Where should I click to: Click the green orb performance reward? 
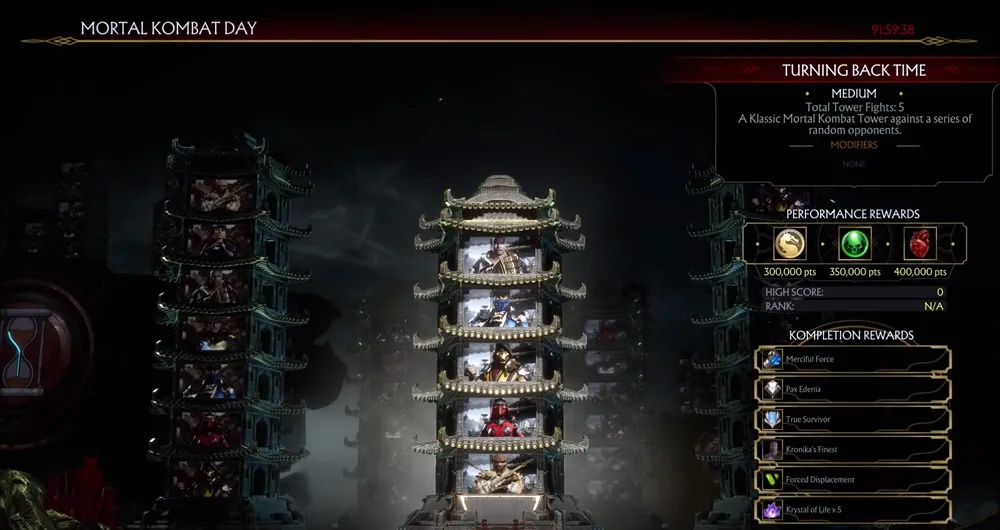[854, 244]
